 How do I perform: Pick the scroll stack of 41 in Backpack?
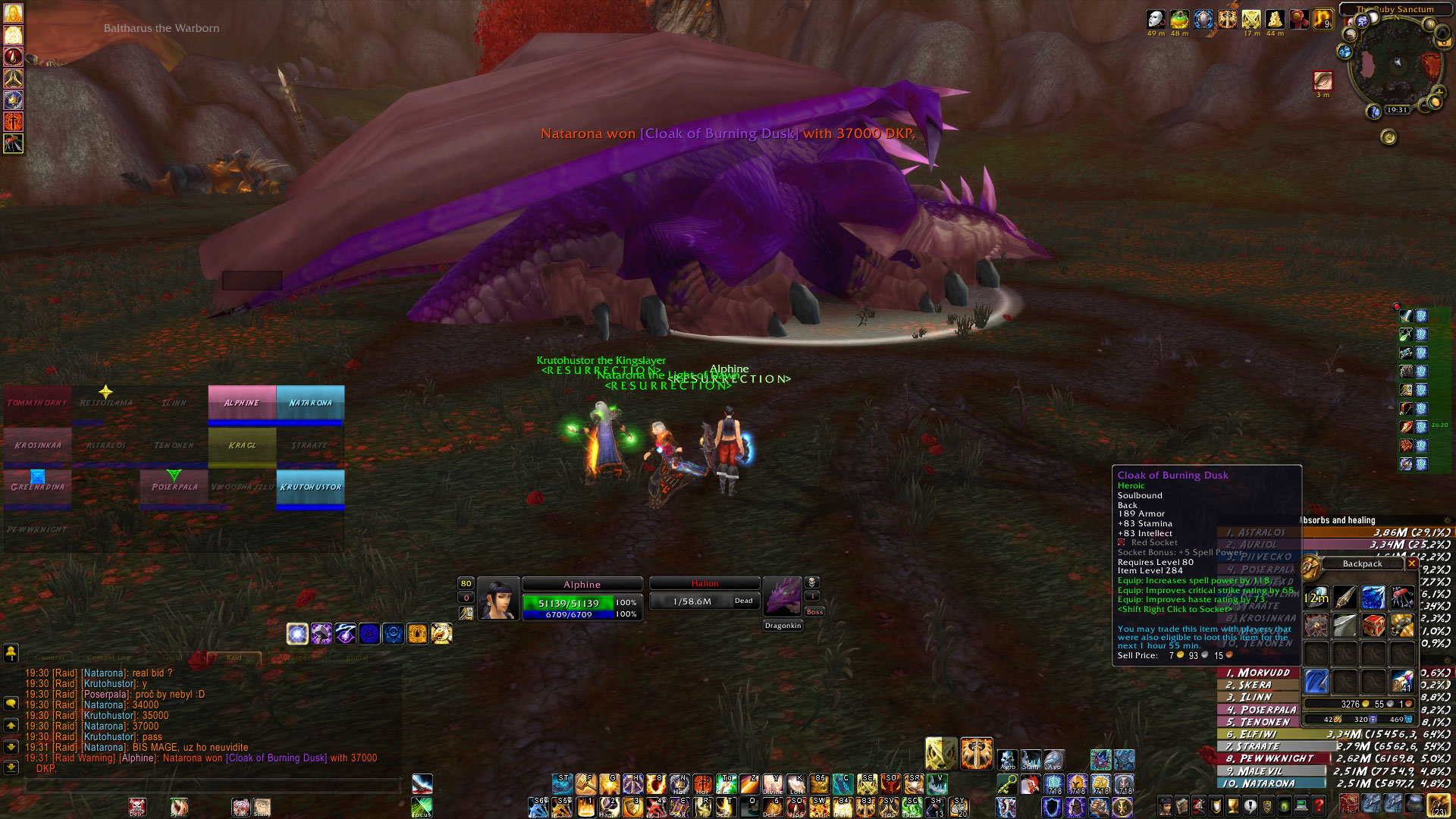[x=1402, y=681]
